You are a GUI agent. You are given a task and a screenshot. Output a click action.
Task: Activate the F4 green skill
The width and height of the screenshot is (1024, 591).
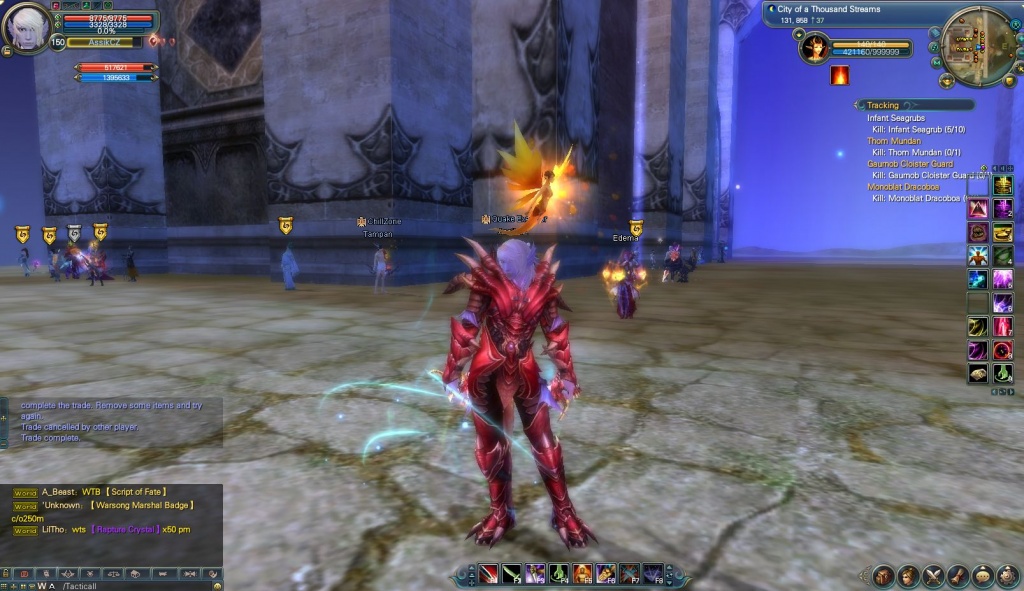(x=559, y=574)
